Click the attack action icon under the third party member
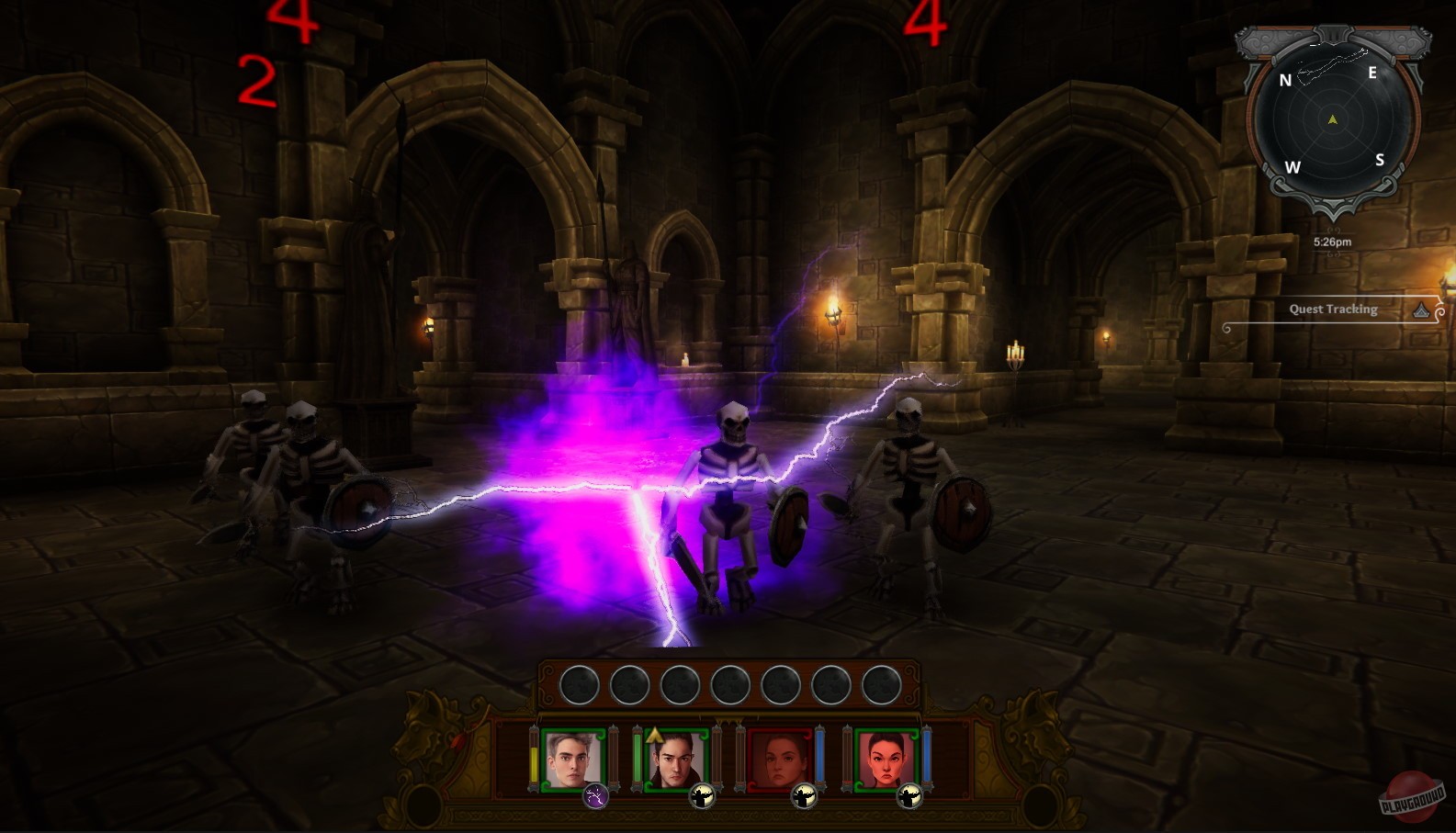This screenshot has width=1456, height=833. (x=804, y=797)
